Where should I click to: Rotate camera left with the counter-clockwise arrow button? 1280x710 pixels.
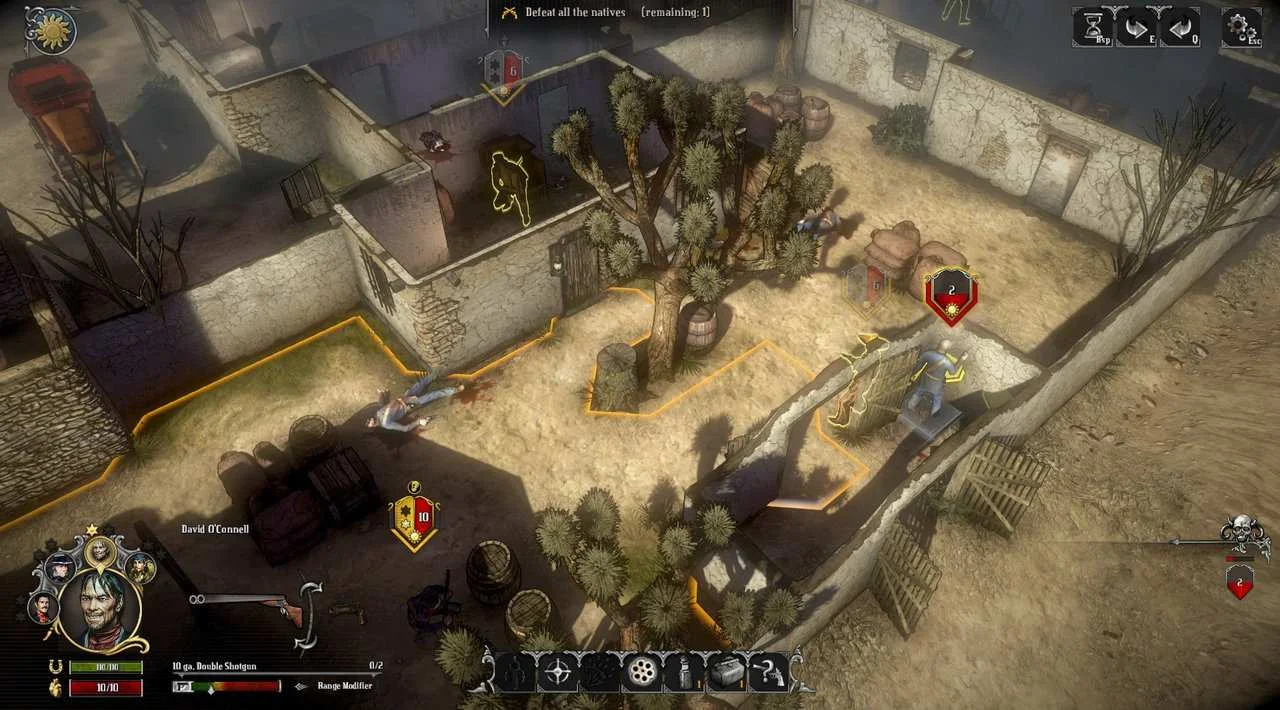click(x=1179, y=27)
